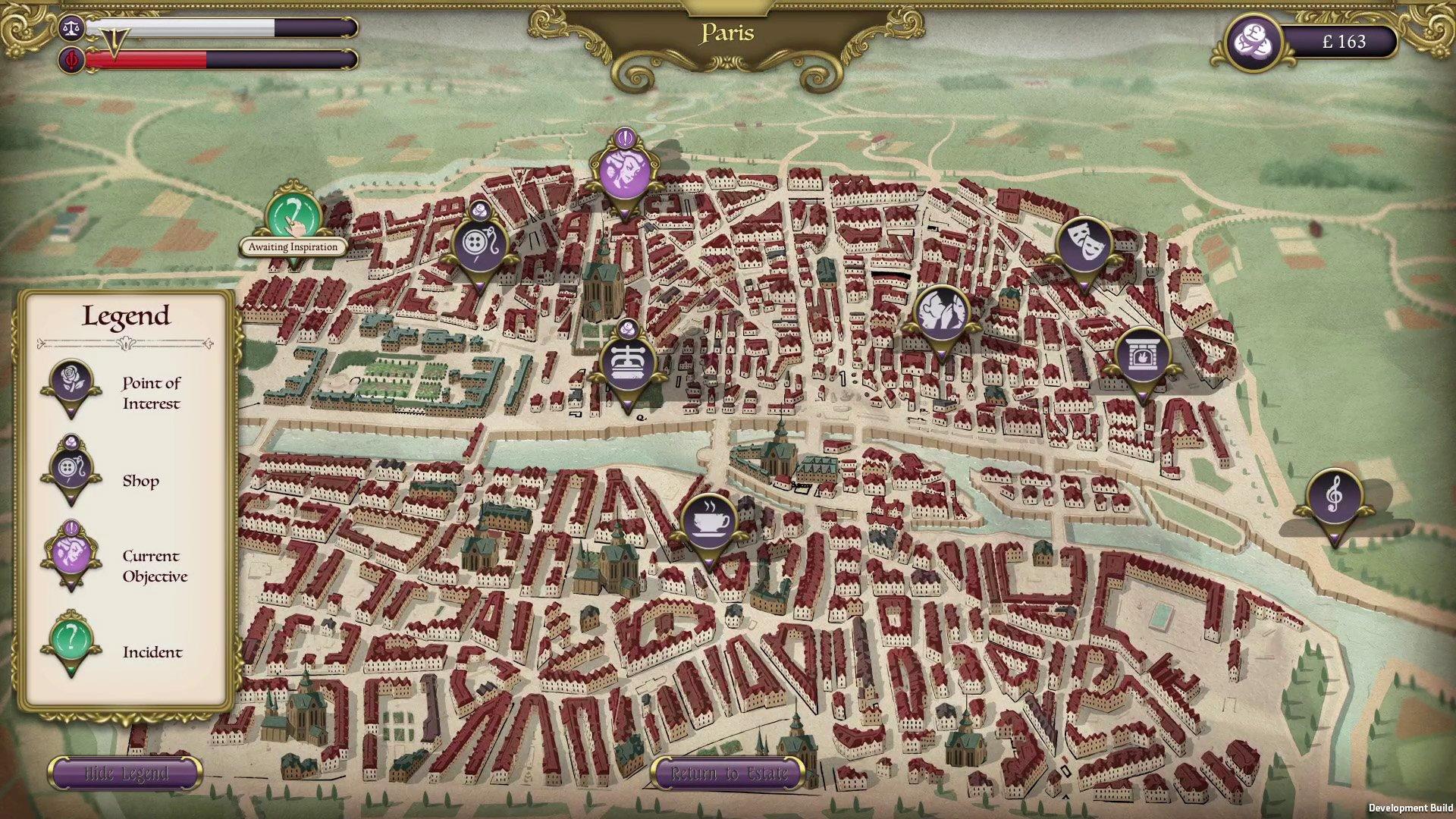Open the treble clef music marker
The width and height of the screenshot is (1456, 819).
pos(1334,497)
